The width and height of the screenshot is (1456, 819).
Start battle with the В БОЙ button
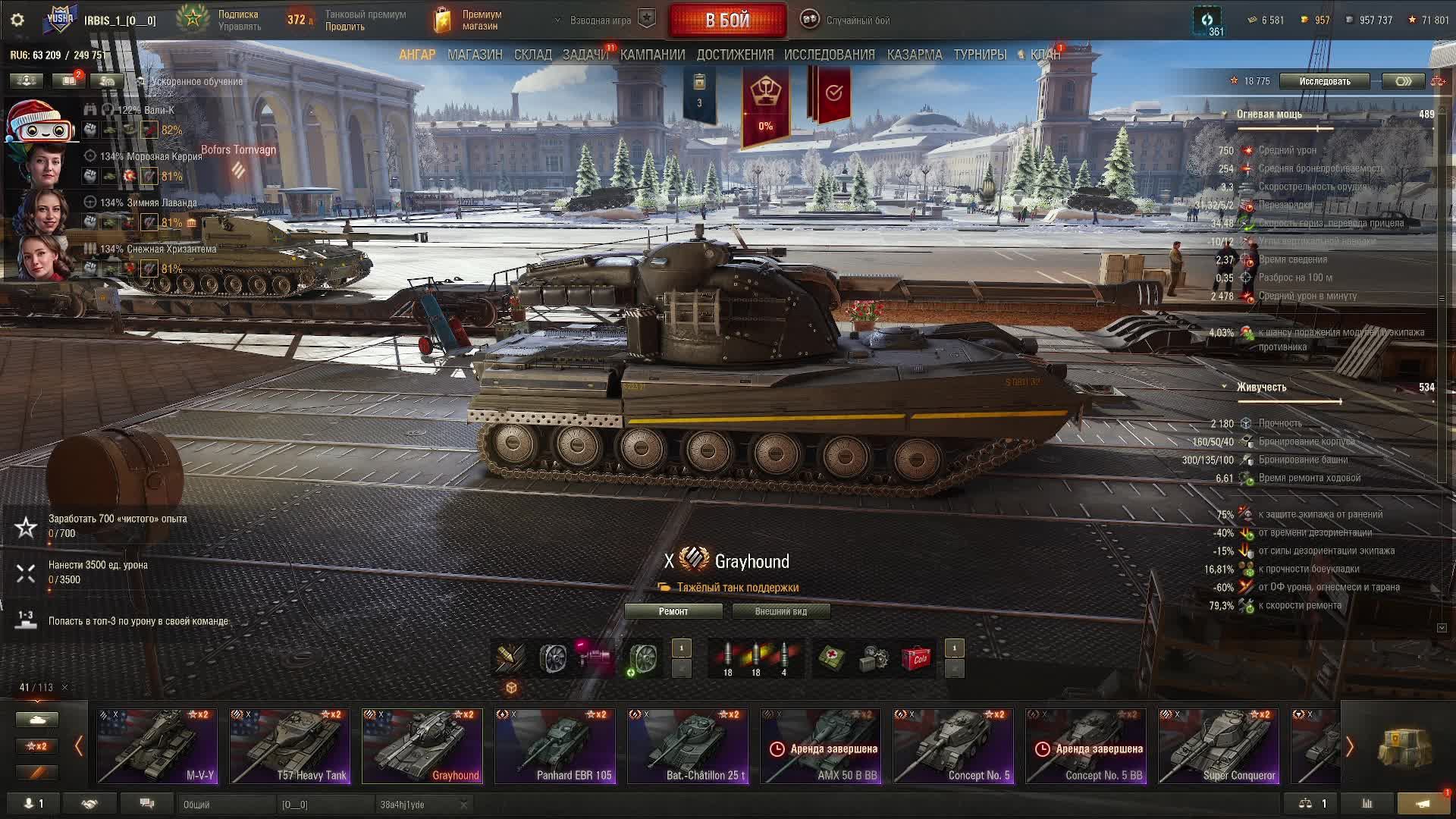[x=727, y=20]
